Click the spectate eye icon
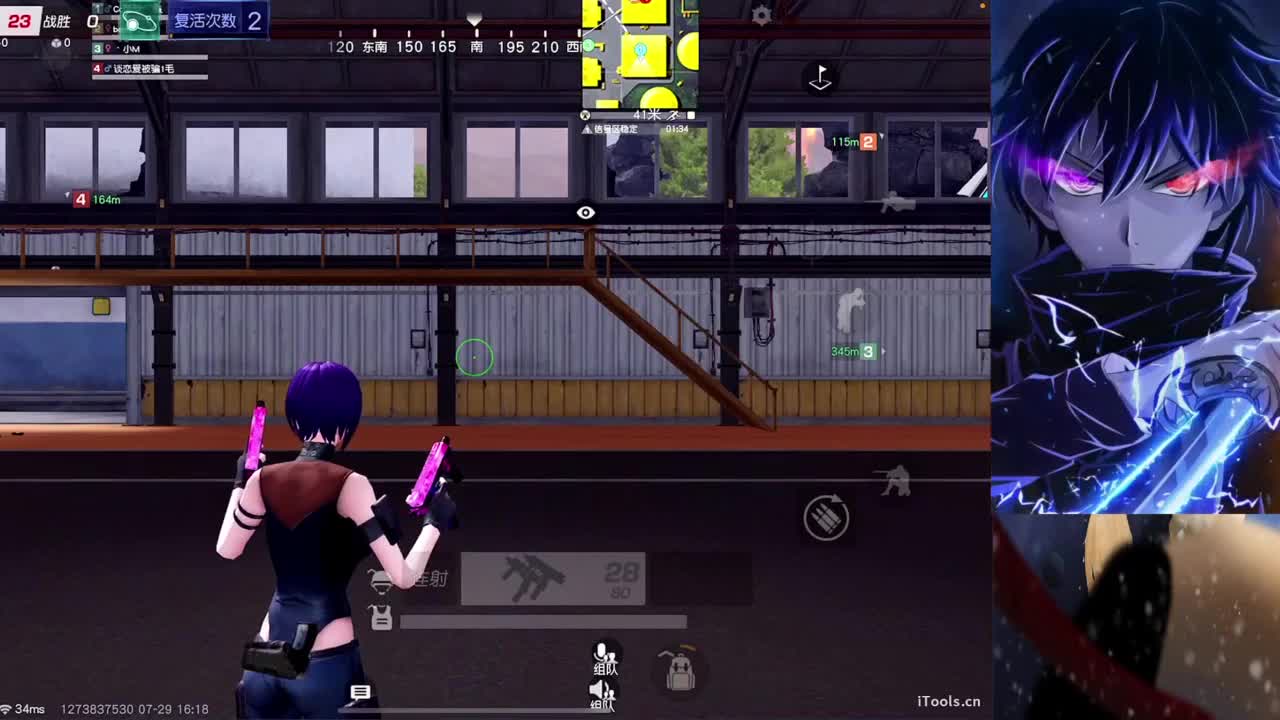 tap(586, 212)
